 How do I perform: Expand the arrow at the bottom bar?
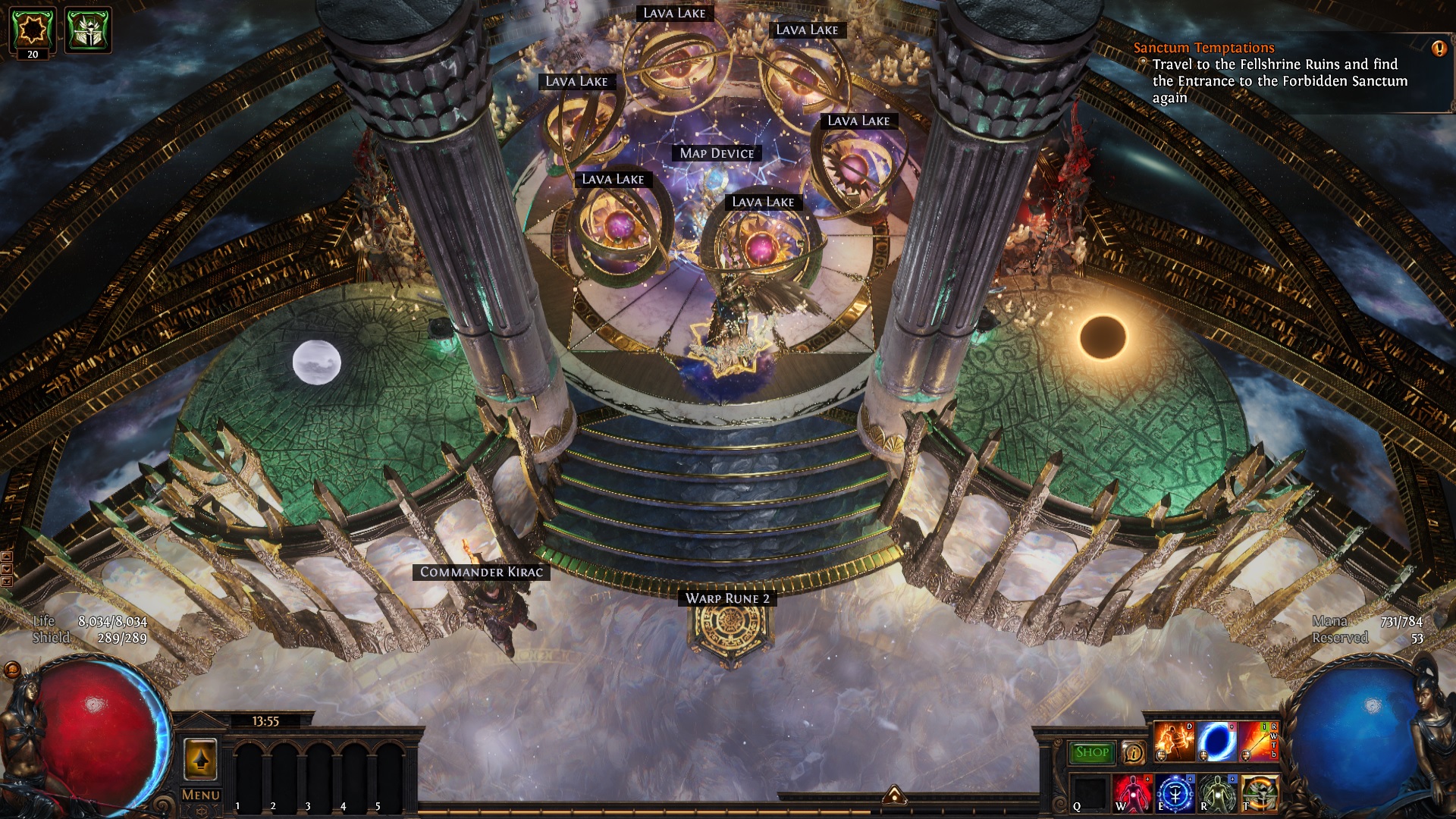click(894, 795)
